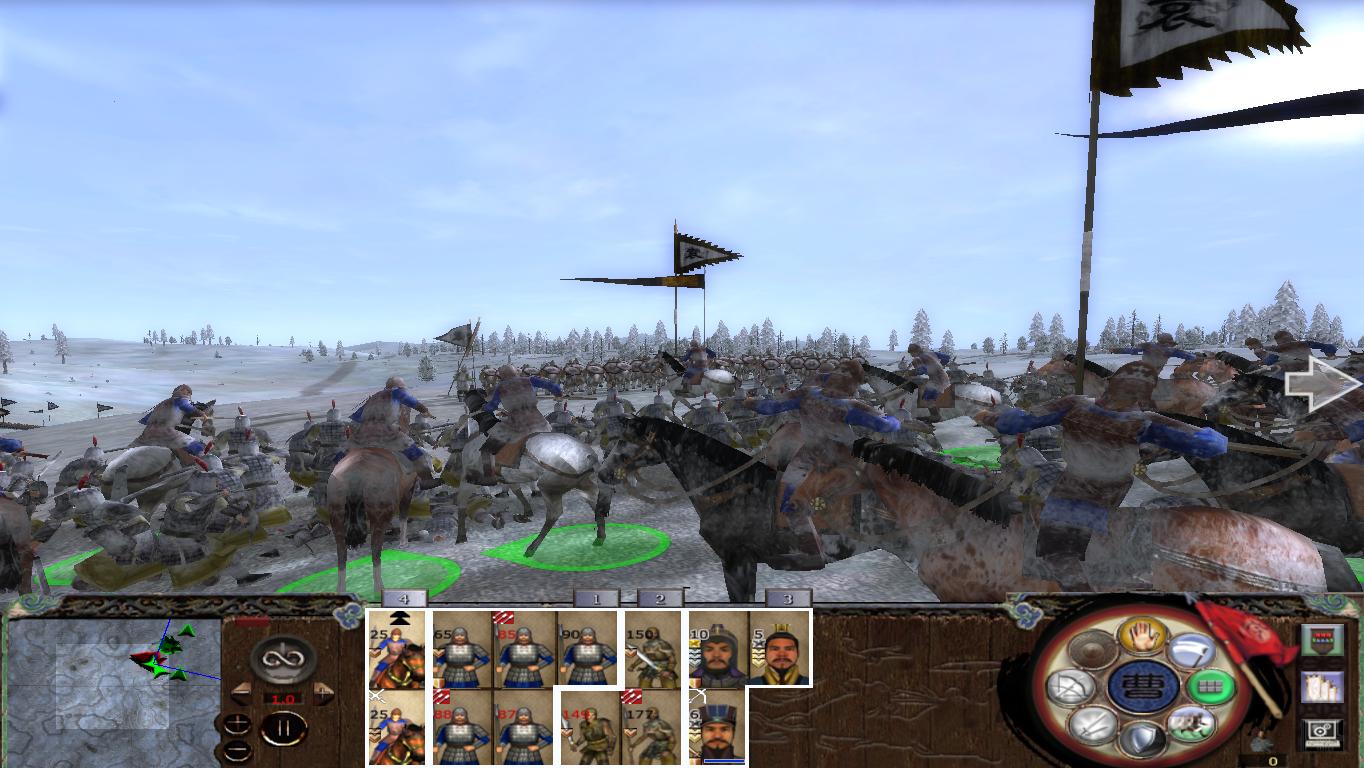Click the fire-at-will bow icon
Image resolution: width=1364 pixels, height=768 pixels.
(x=1073, y=688)
